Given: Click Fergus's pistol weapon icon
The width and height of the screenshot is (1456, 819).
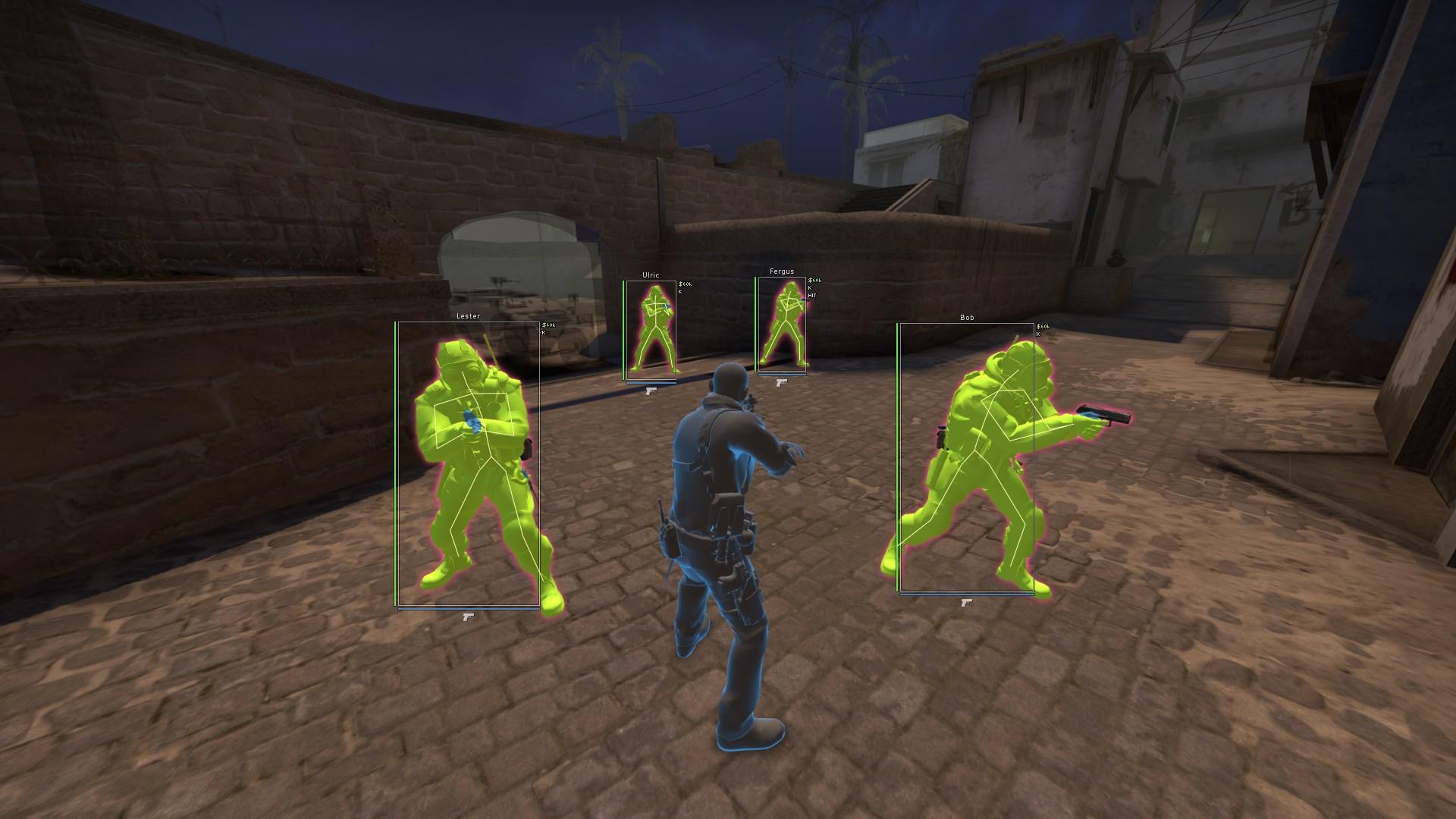Looking at the screenshot, I should [782, 383].
